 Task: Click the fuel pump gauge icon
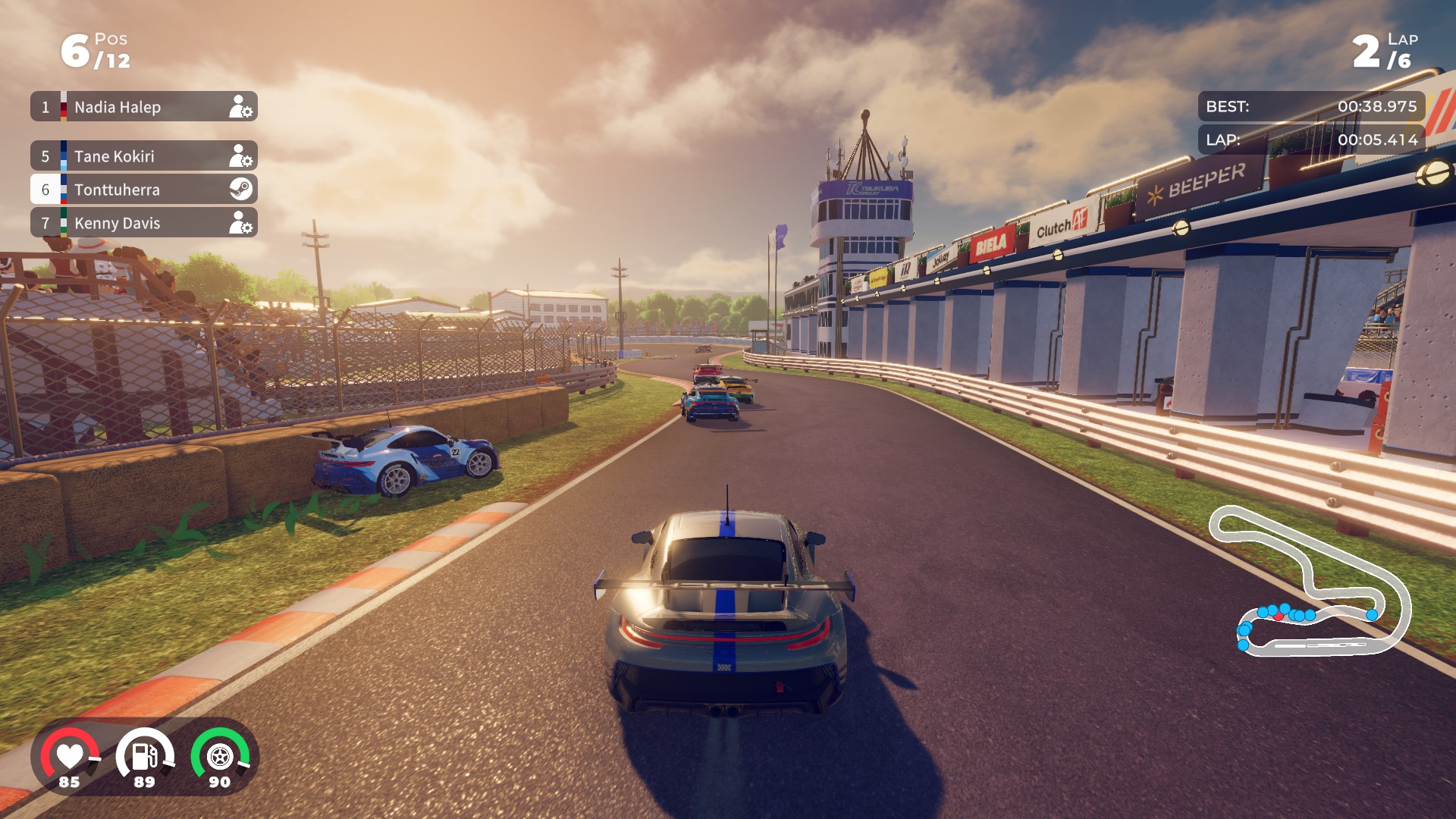pos(144,757)
